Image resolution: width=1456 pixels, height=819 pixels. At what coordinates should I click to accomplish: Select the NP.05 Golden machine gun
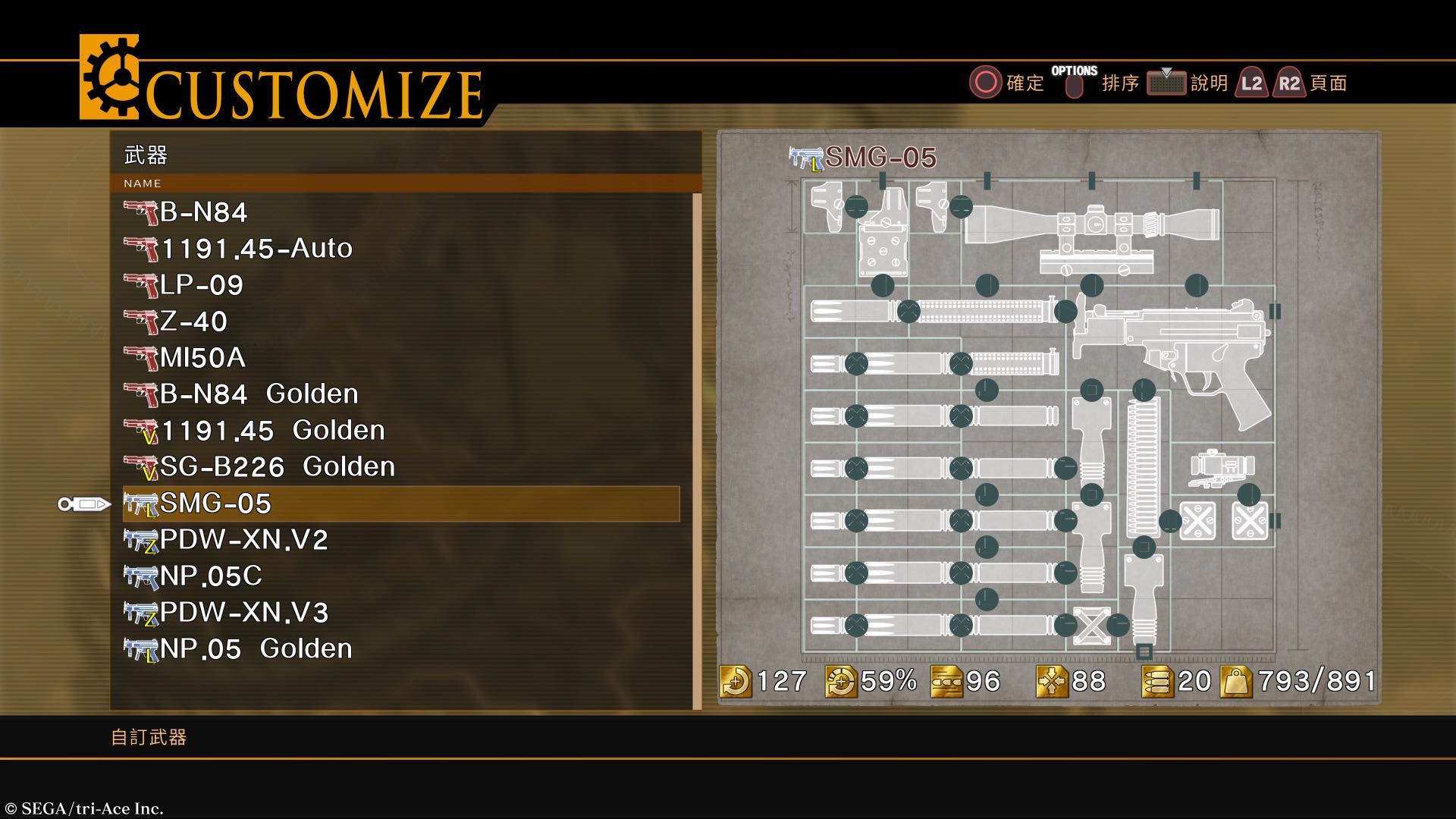[256, 649]
